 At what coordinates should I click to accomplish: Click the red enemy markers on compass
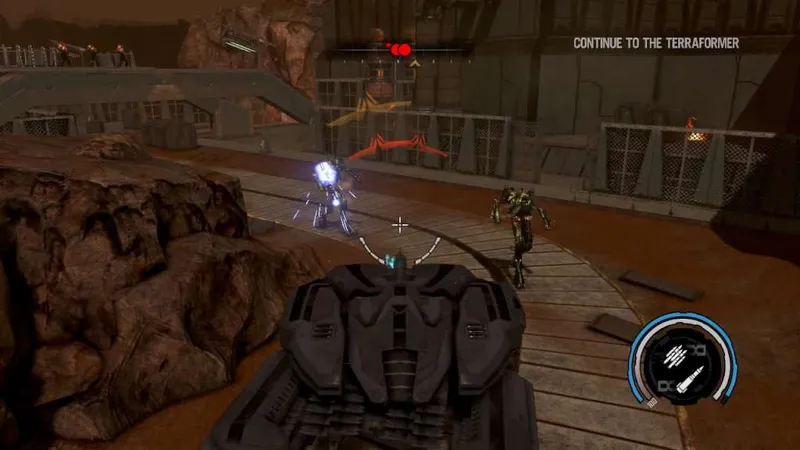(x=400, y=49)
